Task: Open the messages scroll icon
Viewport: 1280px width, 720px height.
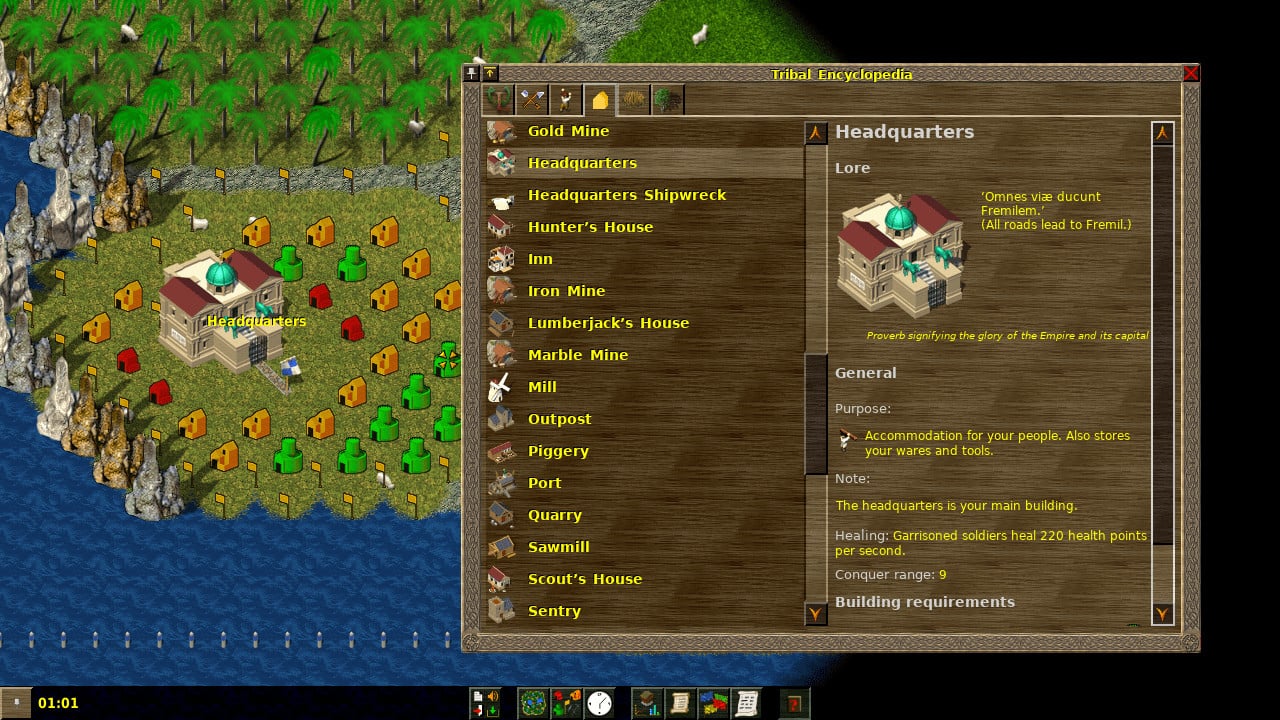Action: click(x=749, y=703)
